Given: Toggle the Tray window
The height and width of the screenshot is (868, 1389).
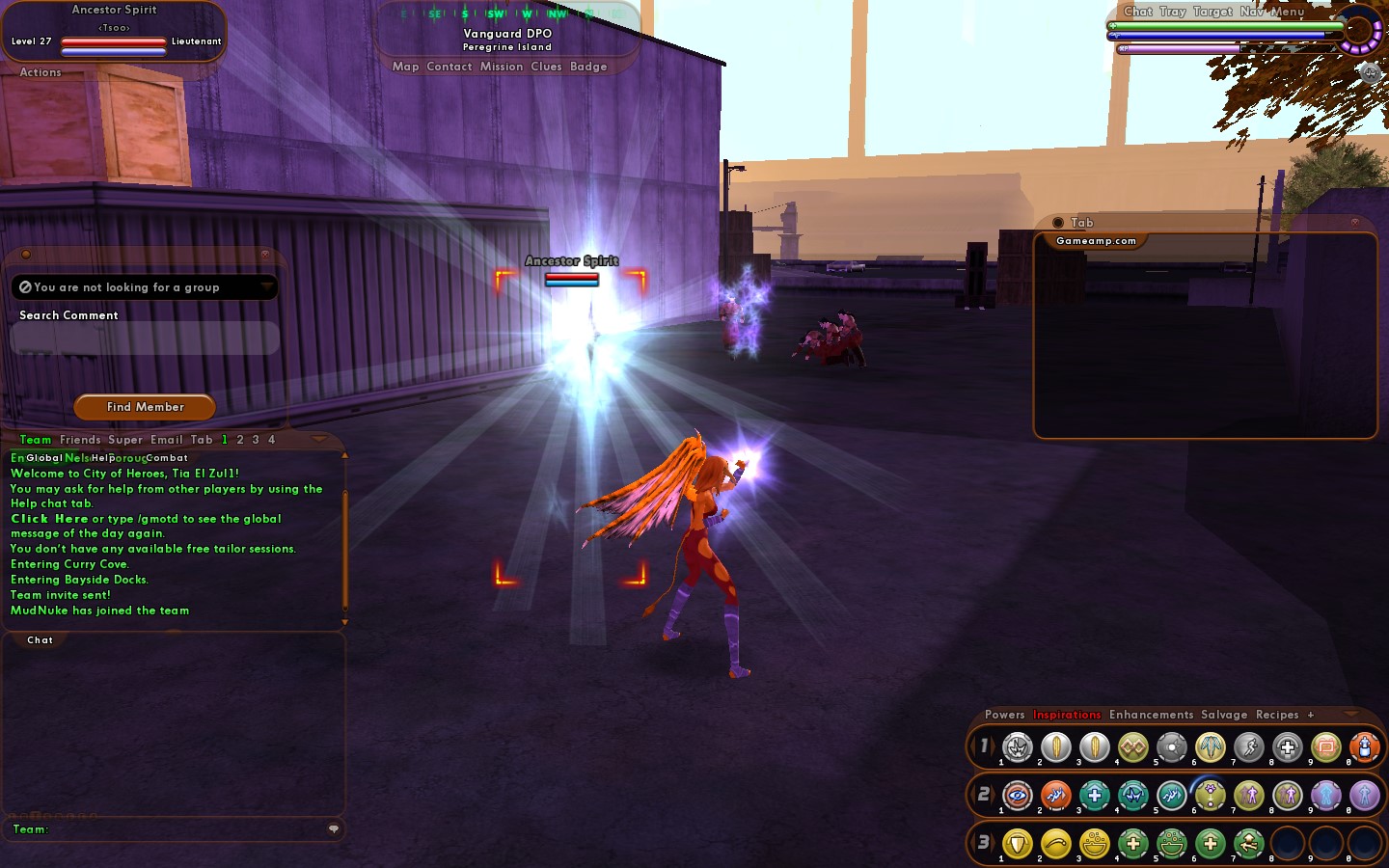Looking at the screenshot, I should [1173, 12].
